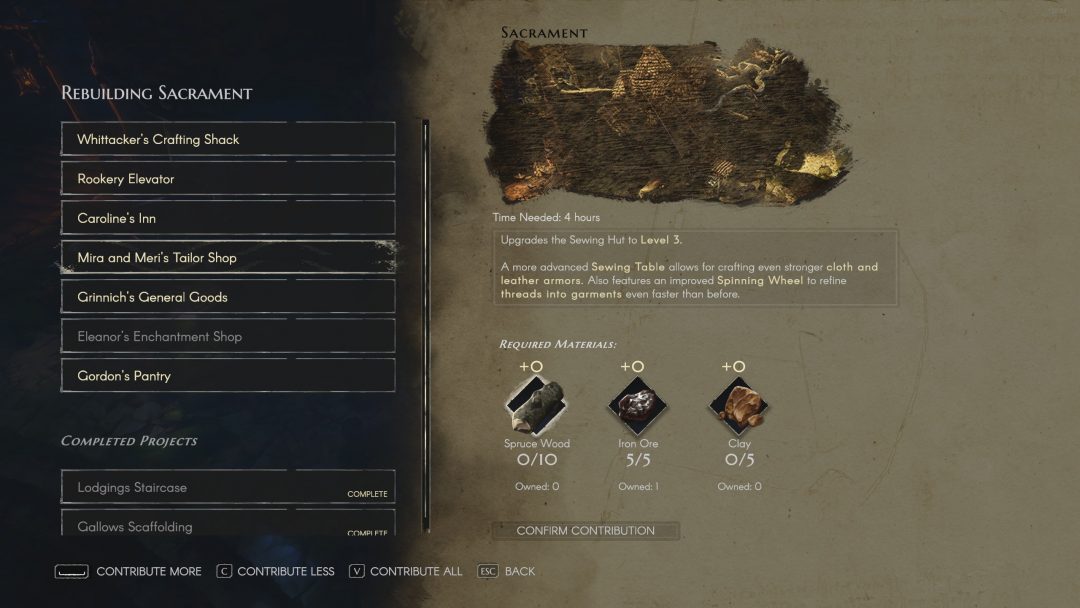The image size is (1080, 608).
Task: View the completed Lodgings Staircase project
Action: pyautogui.click(x=228, y=487)
